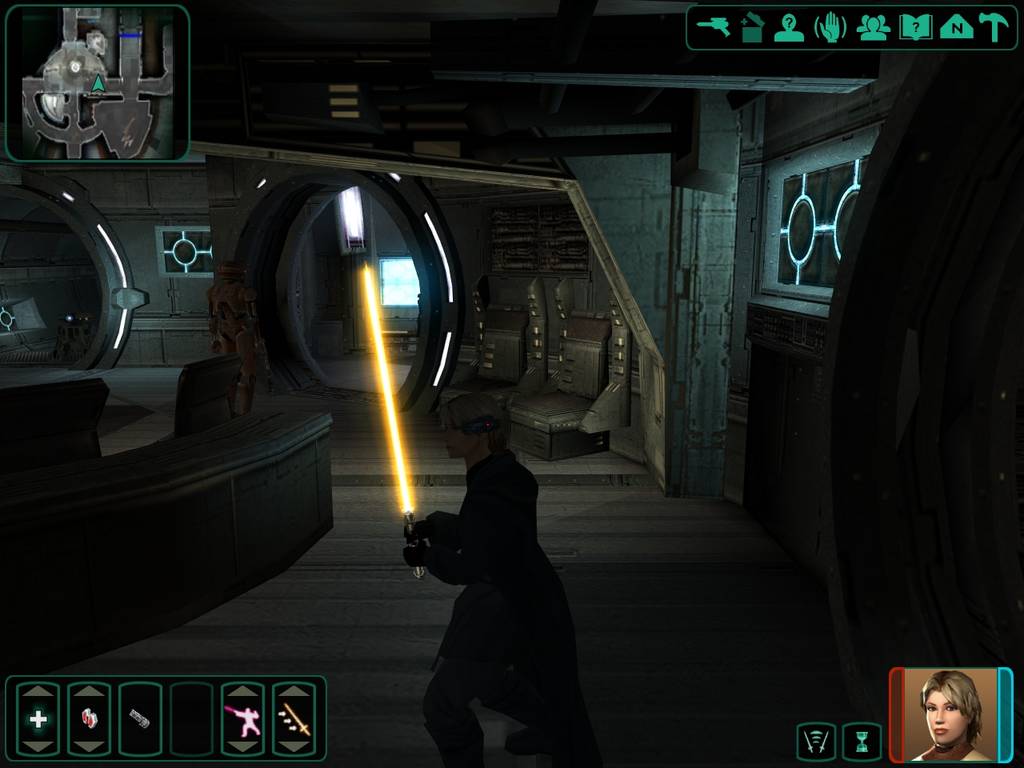
Task: Open the inventory box icon
Action: pos(753,27)
